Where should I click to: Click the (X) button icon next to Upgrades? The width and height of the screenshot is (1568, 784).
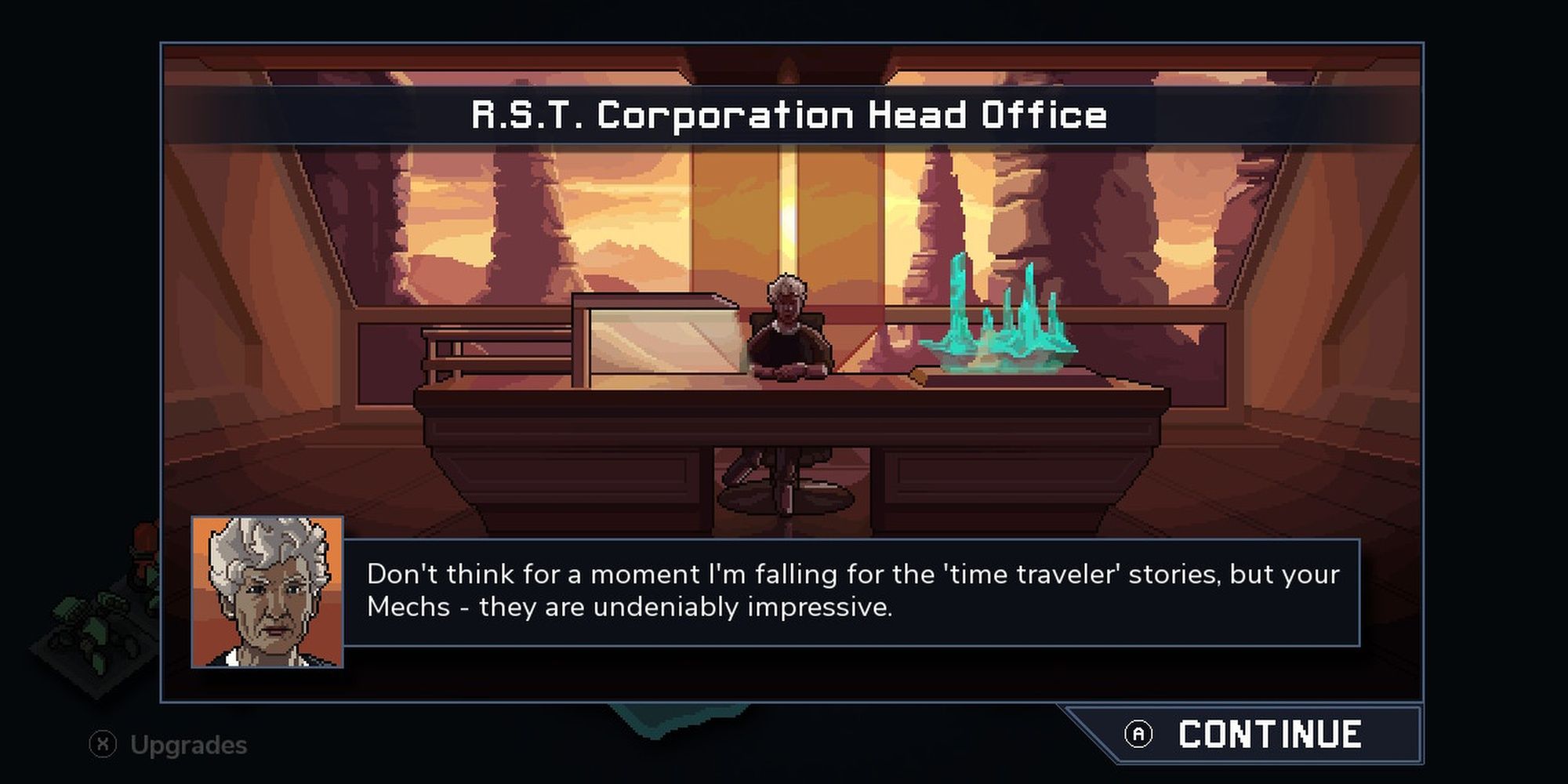point(102,741)
